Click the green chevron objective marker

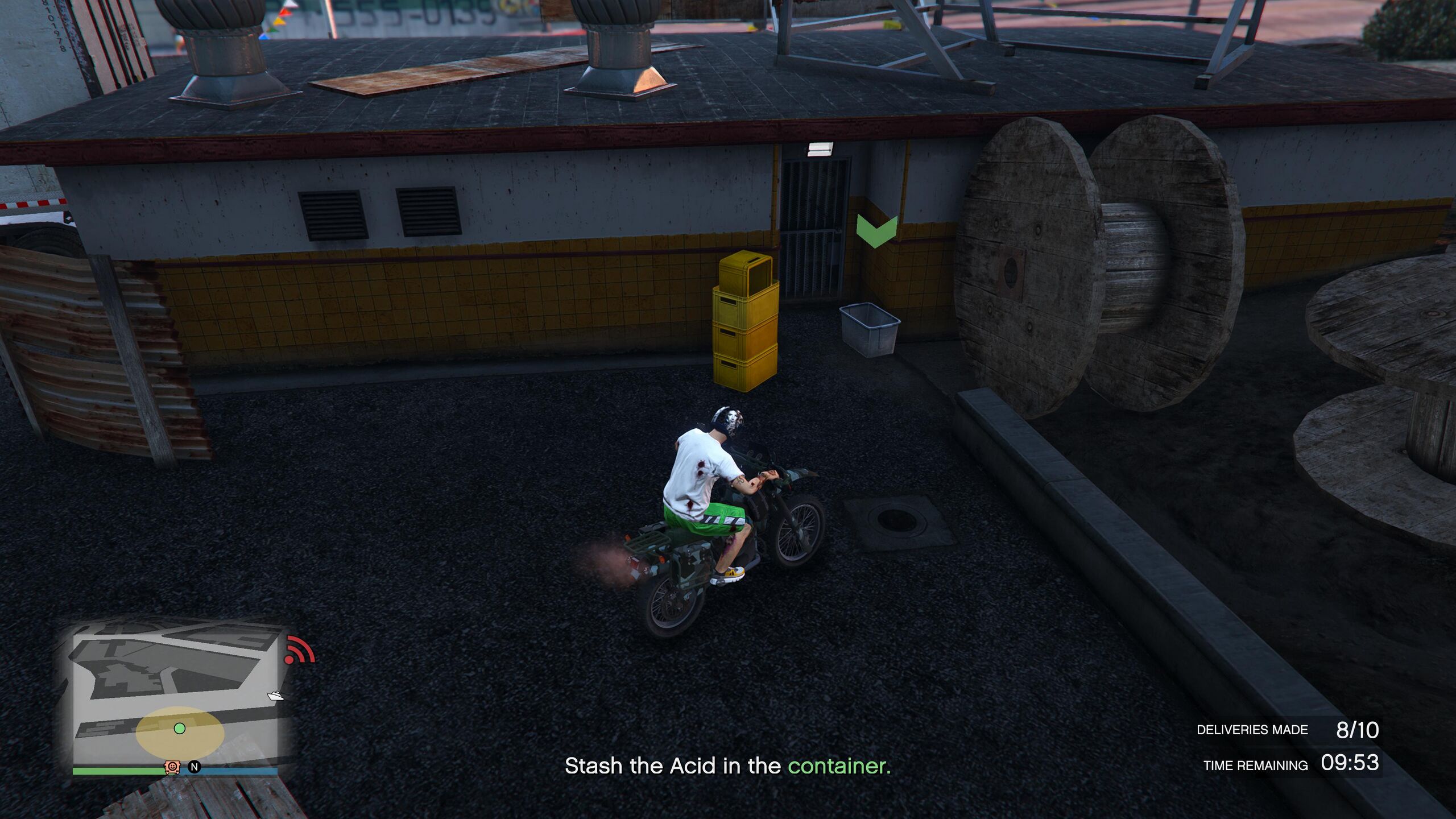pyautogui.click(x=876, y=231)
